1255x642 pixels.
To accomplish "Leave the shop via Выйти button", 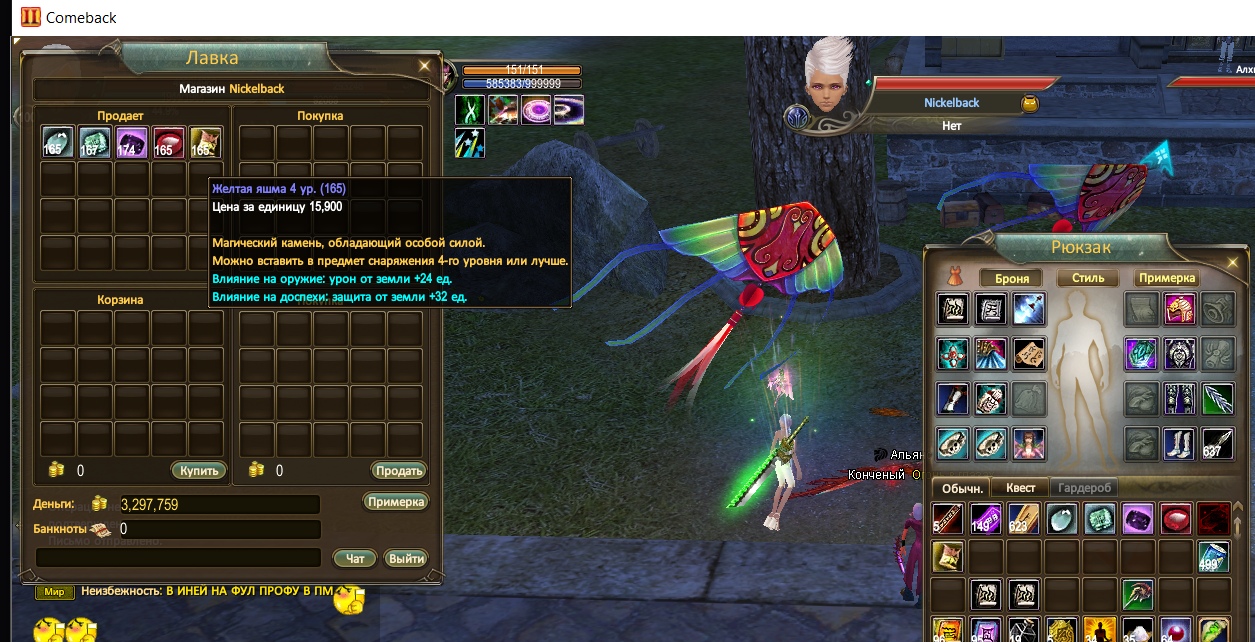I will [406, 558].
